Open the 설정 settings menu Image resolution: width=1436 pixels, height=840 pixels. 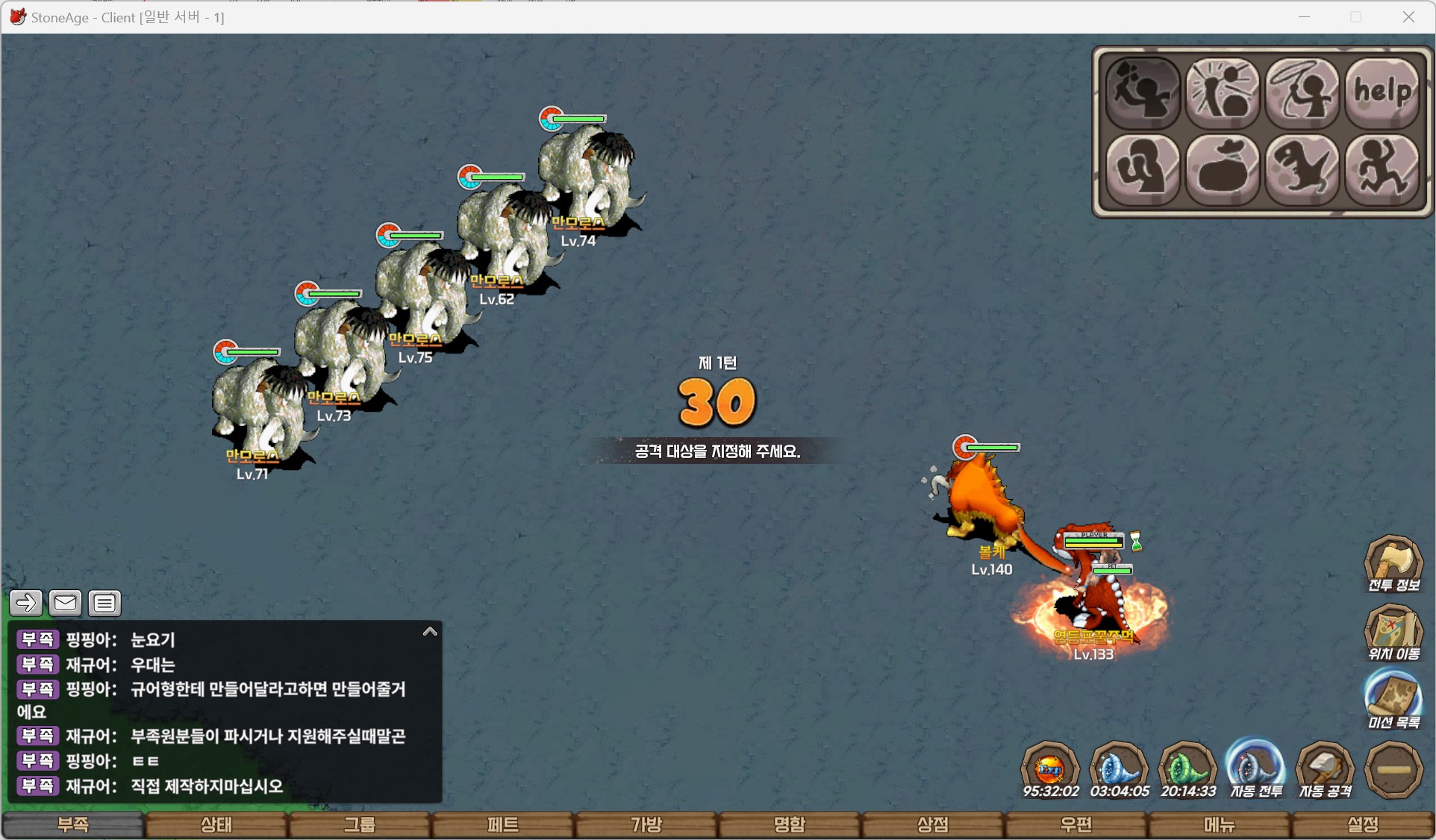pyautogui.click(x=1362, y=824)
